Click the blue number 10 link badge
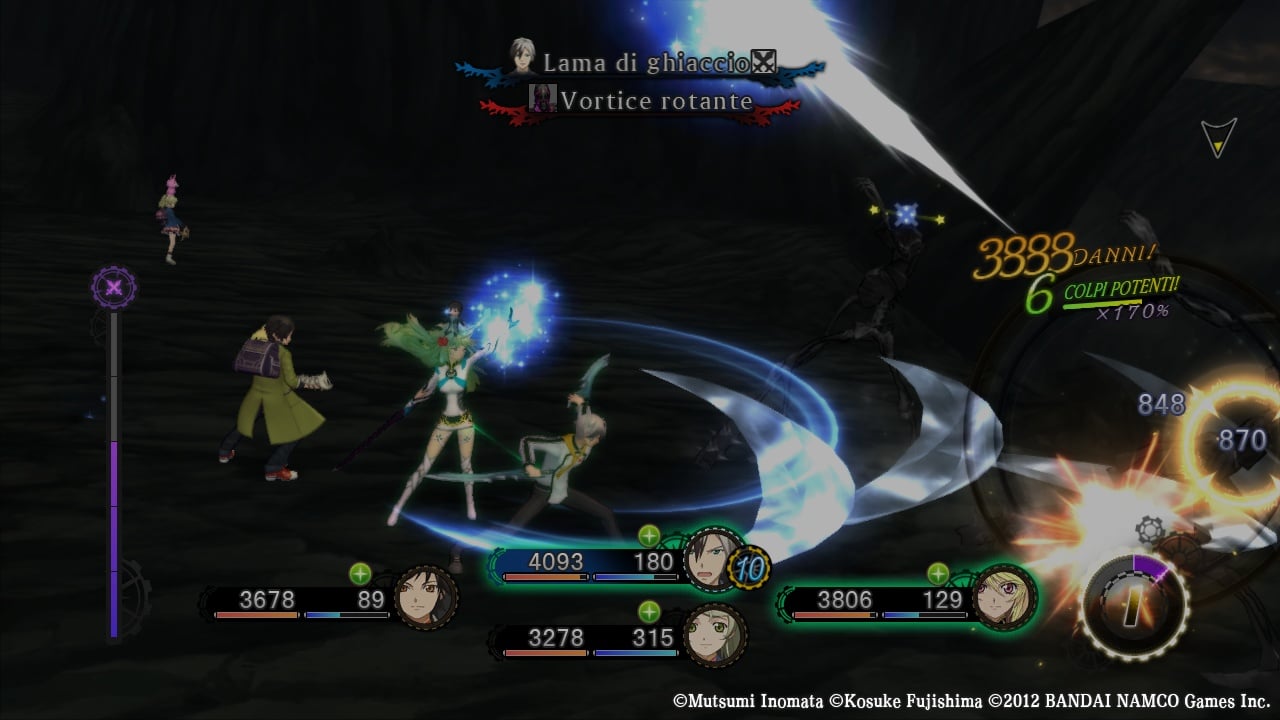Viewport: 1280px width, 720px height. 751,568
